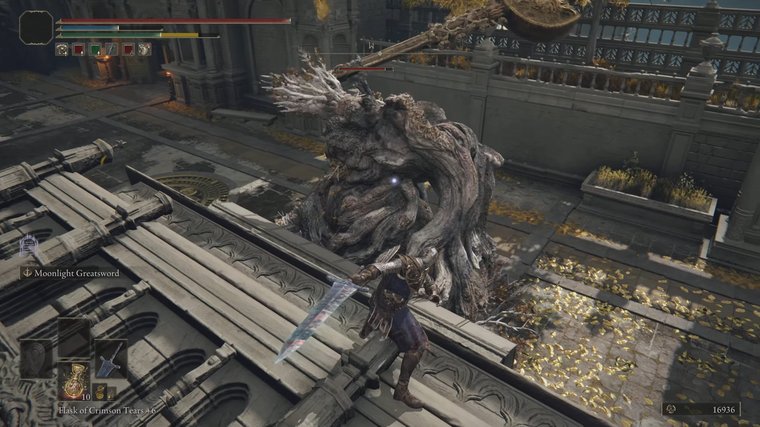Screen dimensions: 760x427
Task: Choose the right-hand greatsword weapon slot
Action: click(107, 358)
